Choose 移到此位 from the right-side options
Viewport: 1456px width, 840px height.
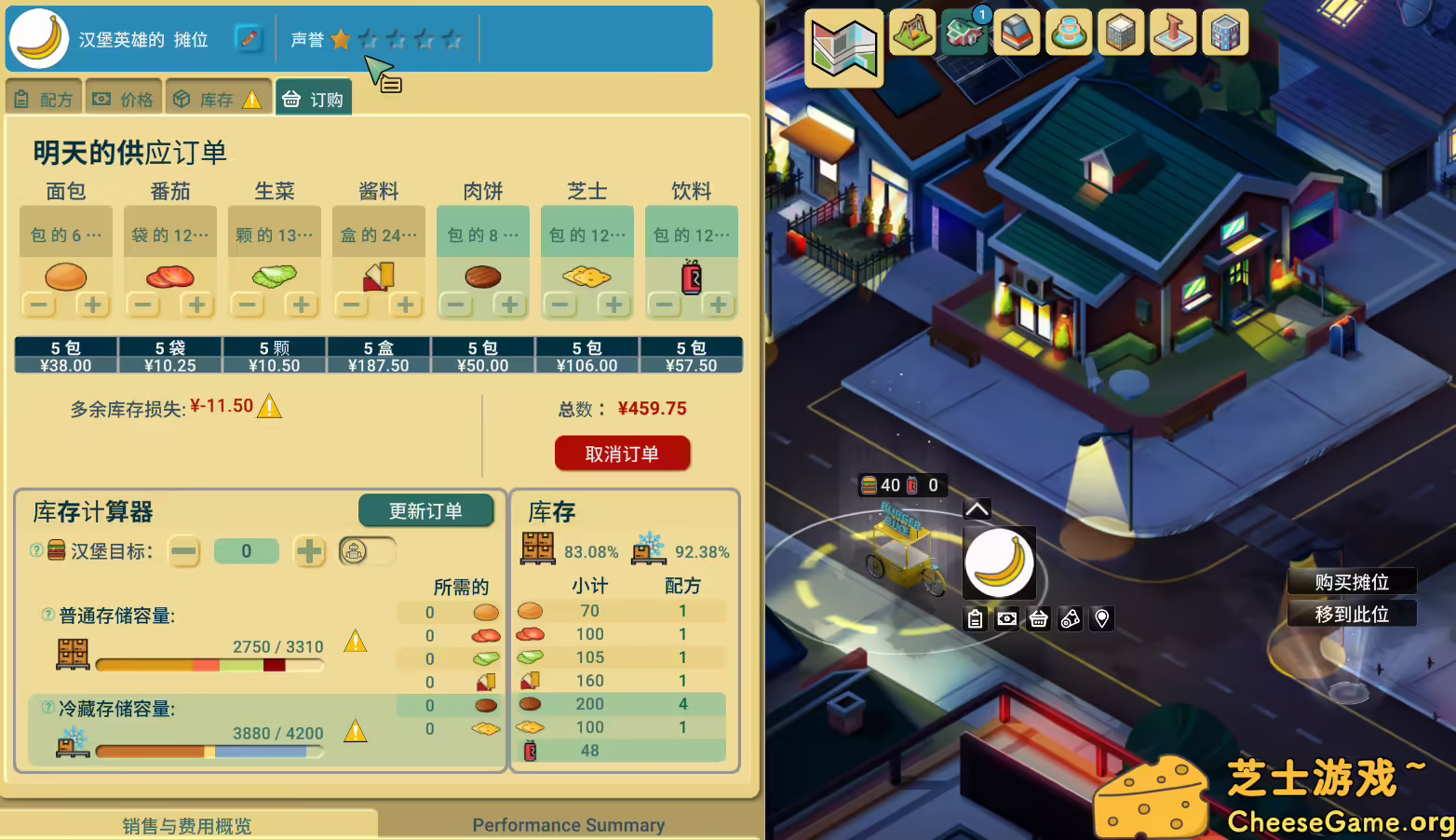click(x=1351, y=613)
